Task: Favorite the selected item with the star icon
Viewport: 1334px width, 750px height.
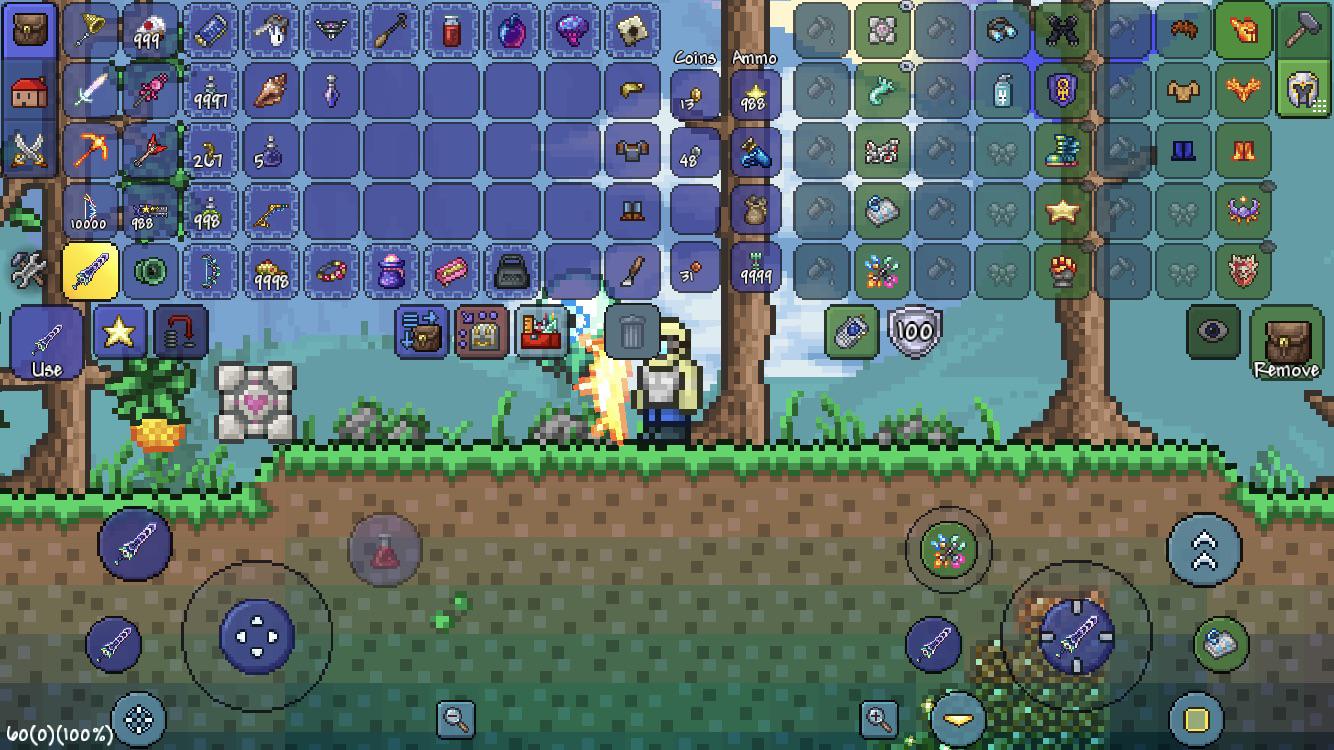Action: (x=119, y=331)
